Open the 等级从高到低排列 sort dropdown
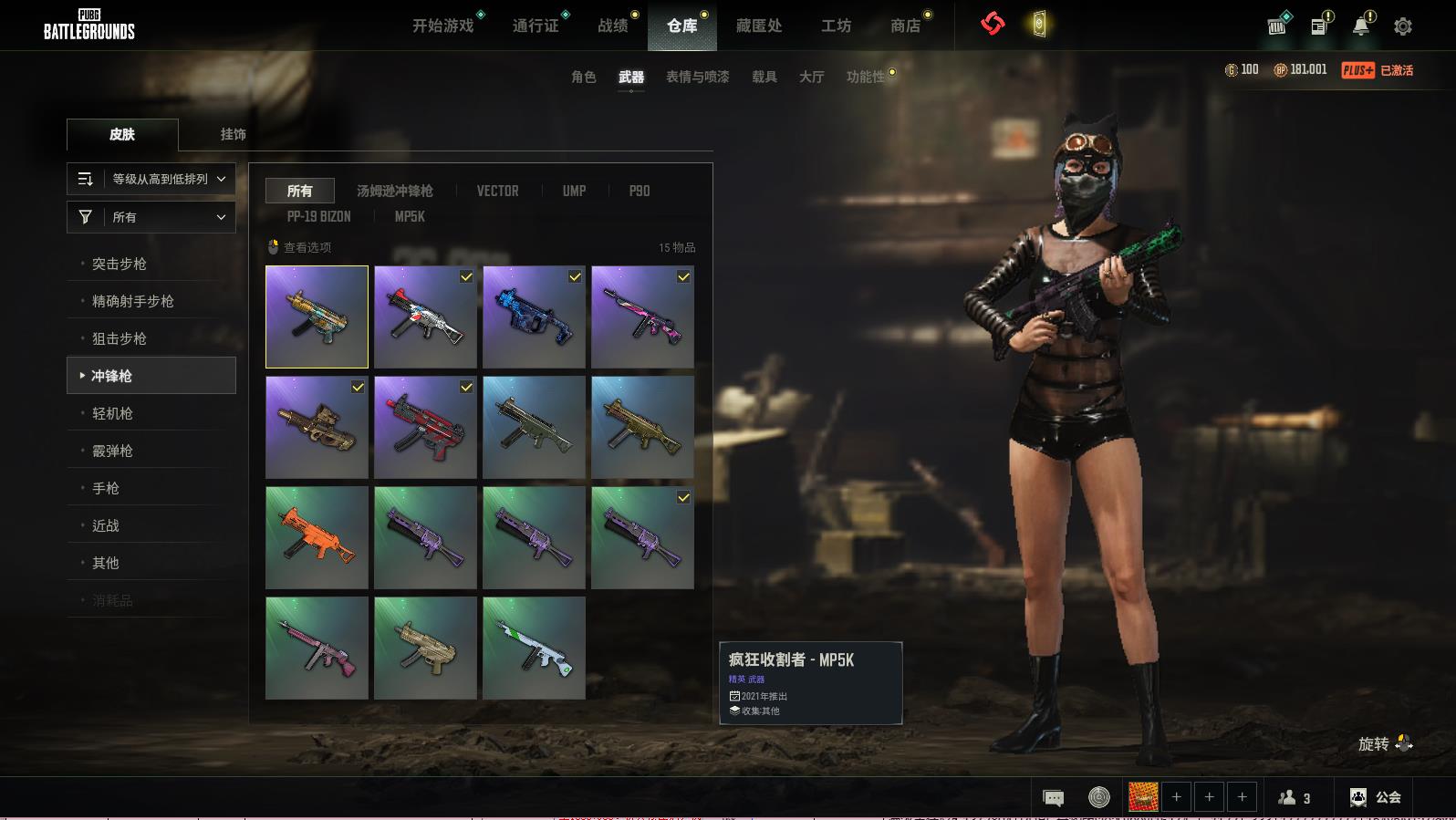Screen dimensions: 1456x820 click(x=151, y=179)
